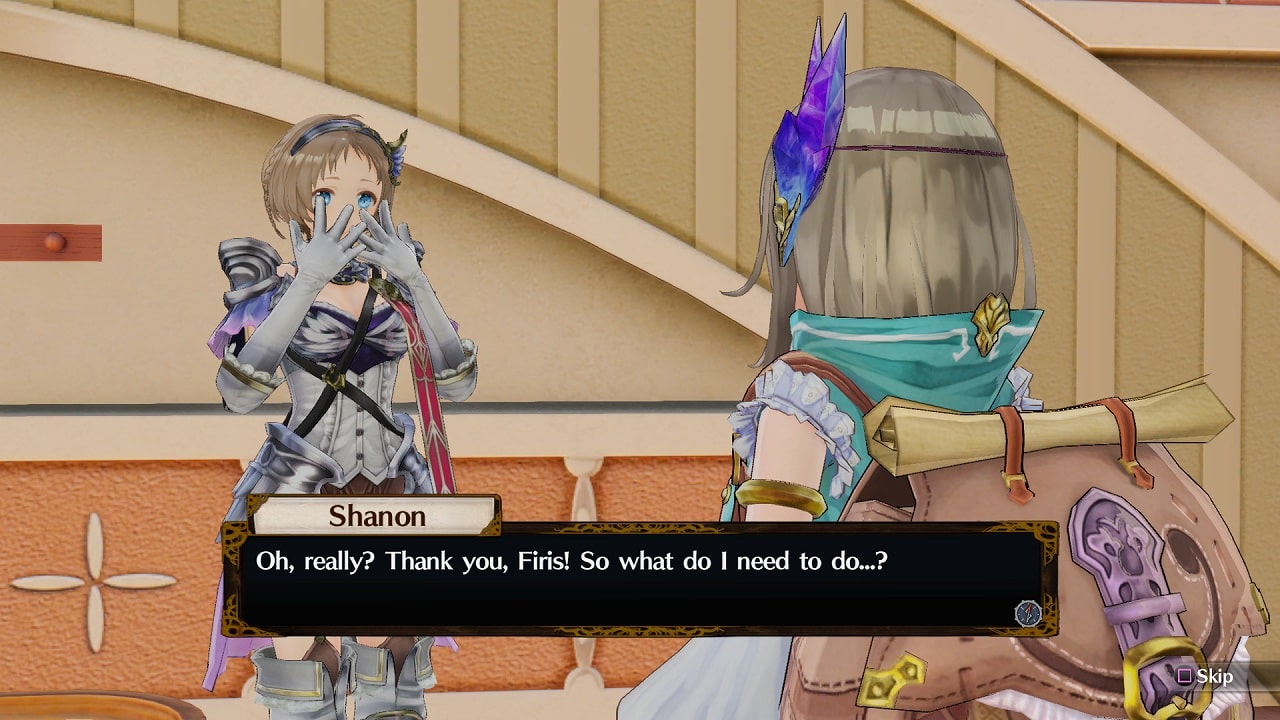The height and width of the screenshot is (720, 1280).
Task: Click the Shanon name plate
Action: click(x=375, y=516)
